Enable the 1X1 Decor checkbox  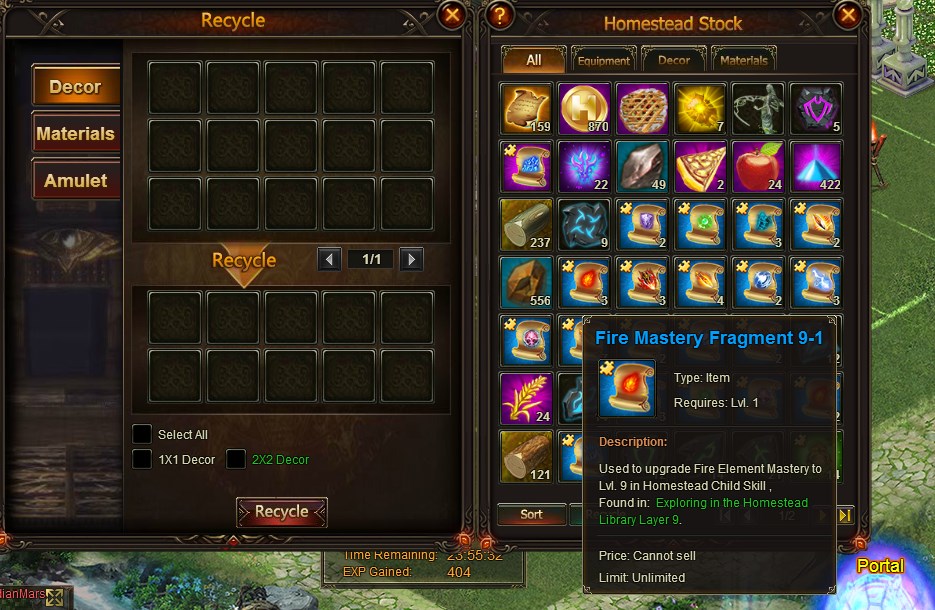click(x=143, y=459)
